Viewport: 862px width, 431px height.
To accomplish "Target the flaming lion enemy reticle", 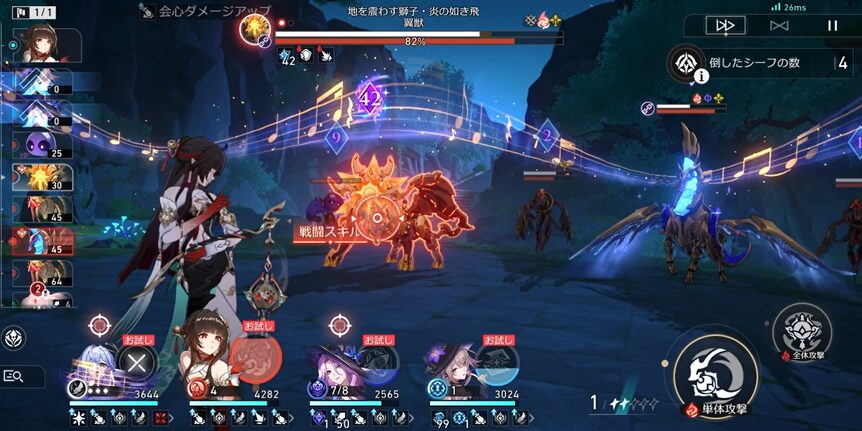I will coord(375,215).
